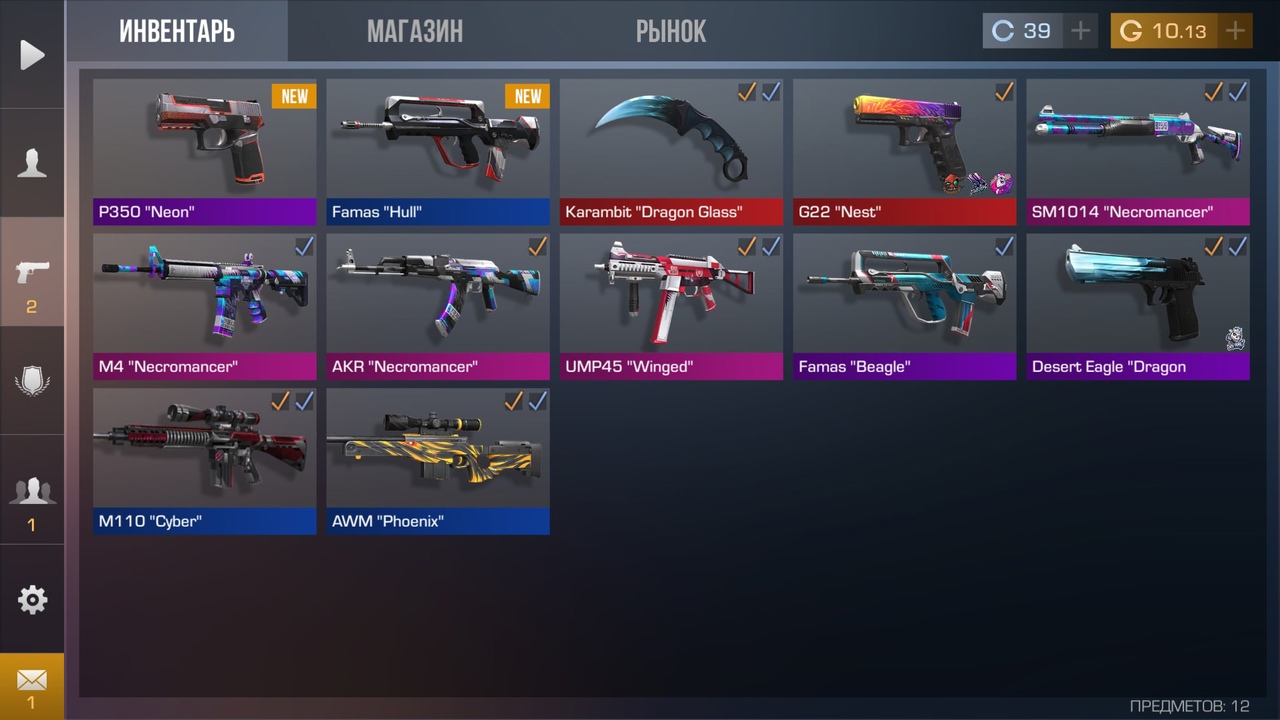Image resolution: width=1280 pixels, height=720 pixels.
Task: Open the shield rank icon
Action: [32, 381]
